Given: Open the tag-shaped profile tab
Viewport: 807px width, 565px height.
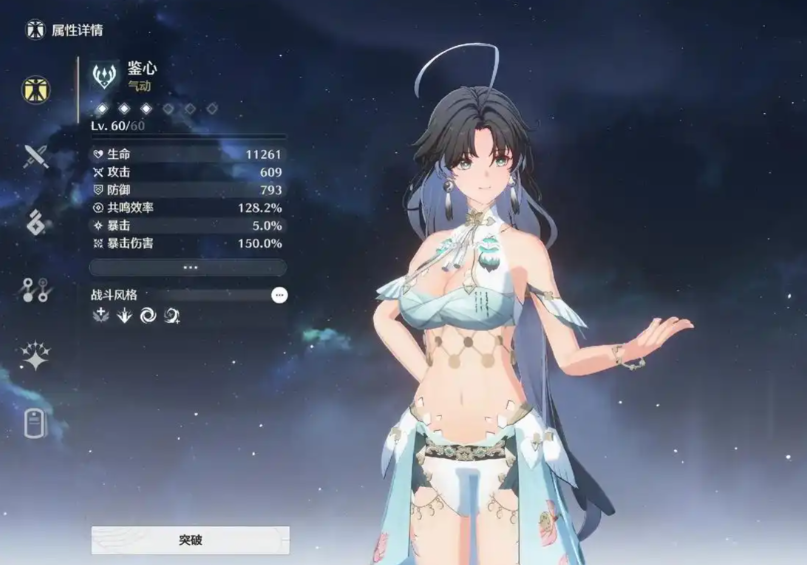Looking at the screenshot, I should [x=36, y=423].
